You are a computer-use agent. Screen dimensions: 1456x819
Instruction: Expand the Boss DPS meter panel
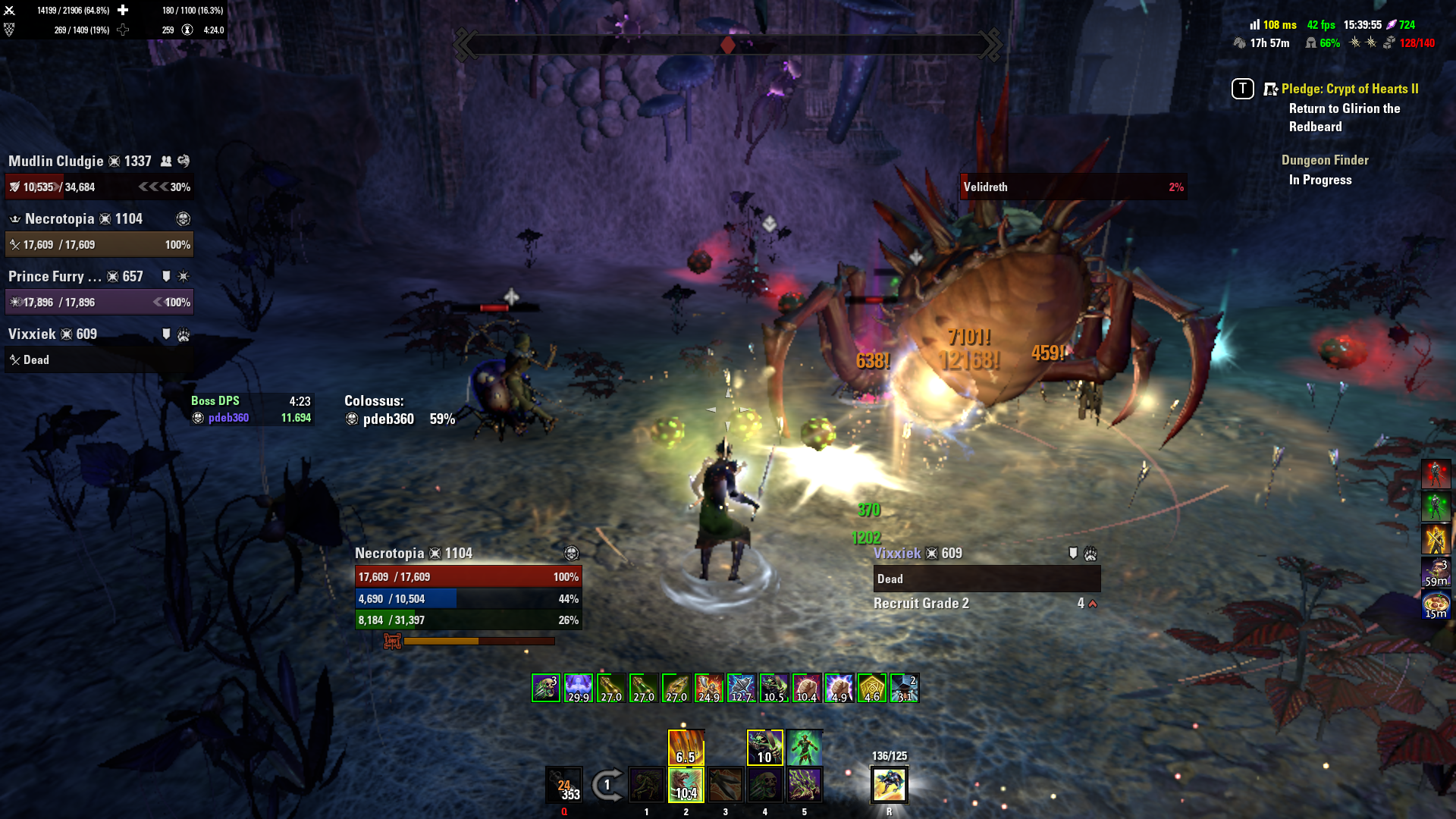(216, 400)
